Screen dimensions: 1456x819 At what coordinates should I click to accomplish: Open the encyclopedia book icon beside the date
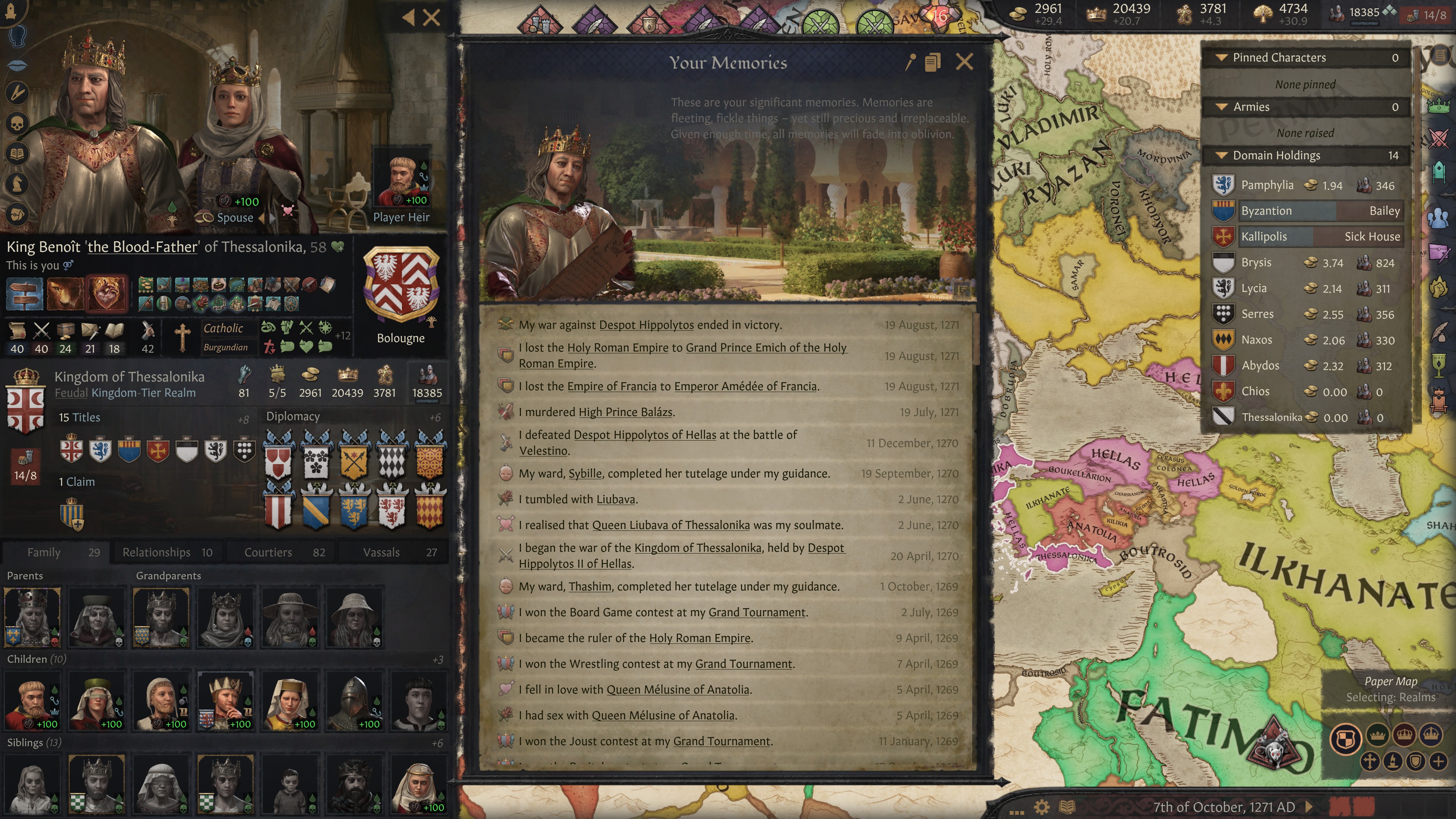pyautogui.click(x=1067, y=808)
